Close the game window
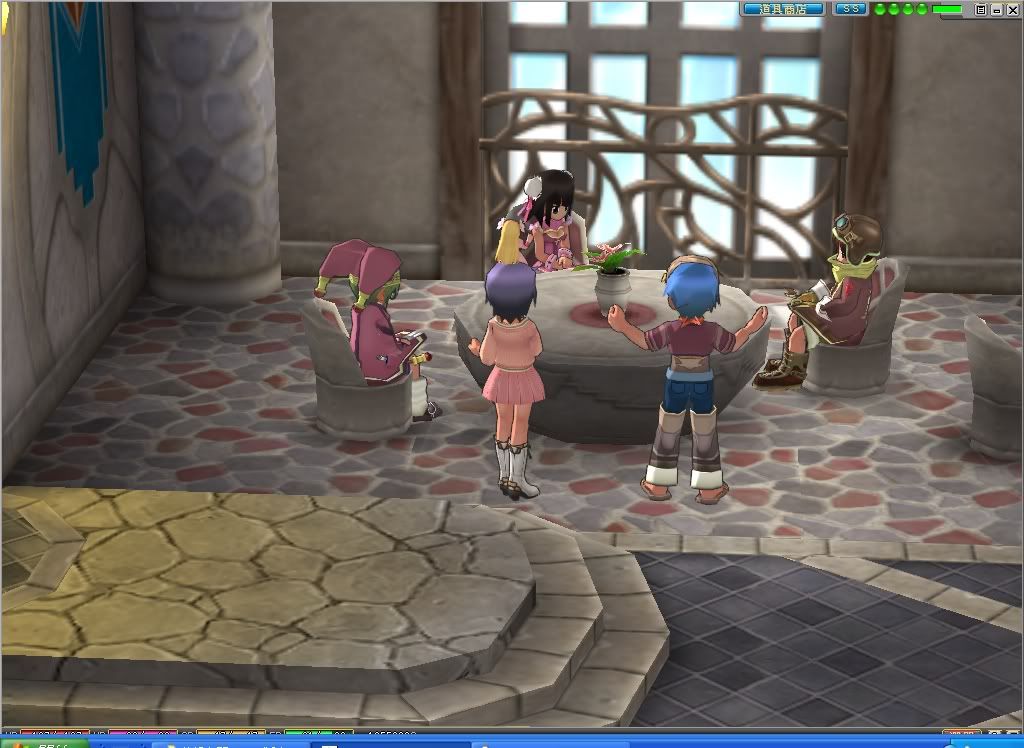1024x748 pixels. pyautogui.click(x=1012, y=9)
